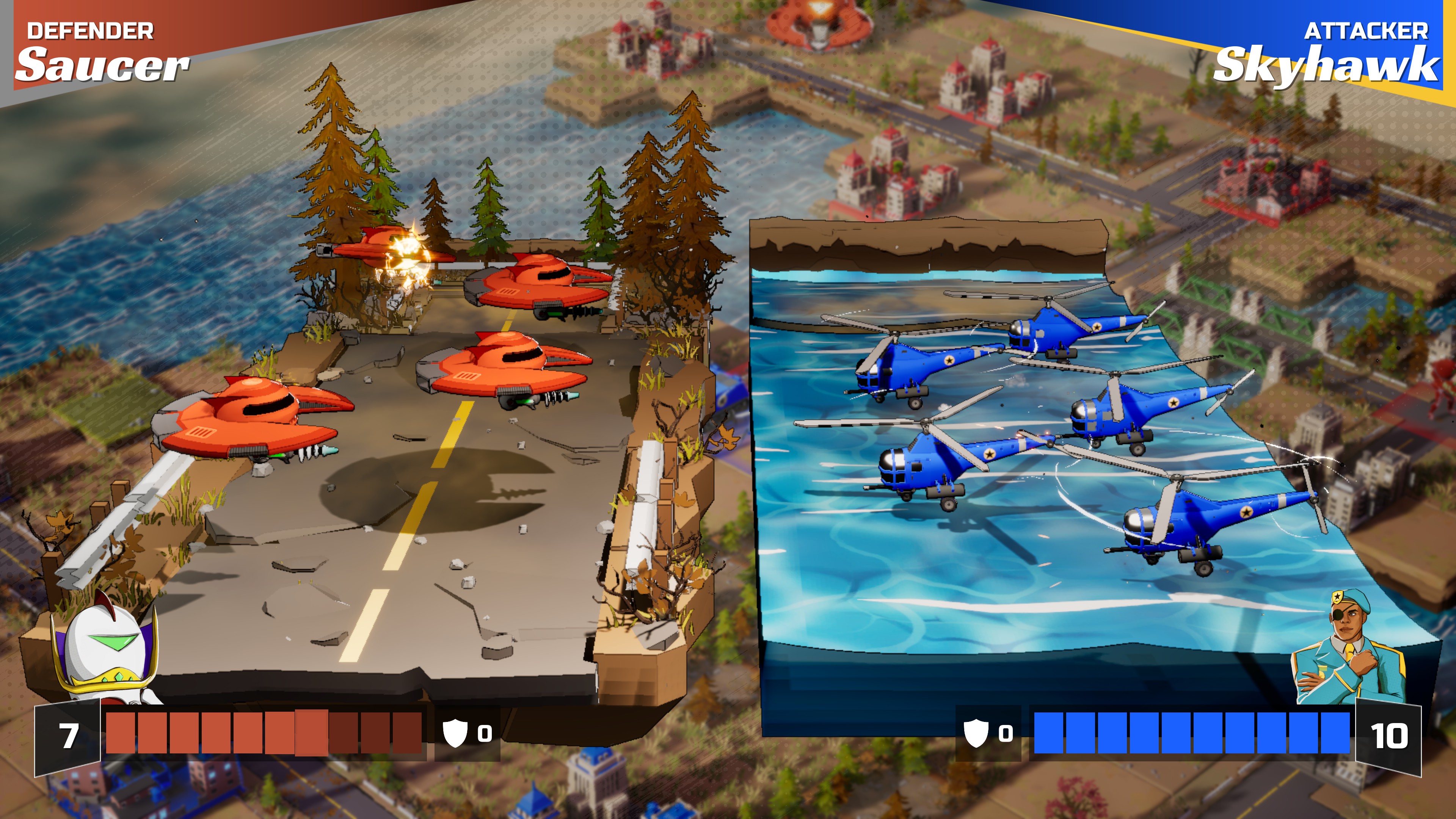Toggle the ATTACKER banner label

pos(1362,31)
